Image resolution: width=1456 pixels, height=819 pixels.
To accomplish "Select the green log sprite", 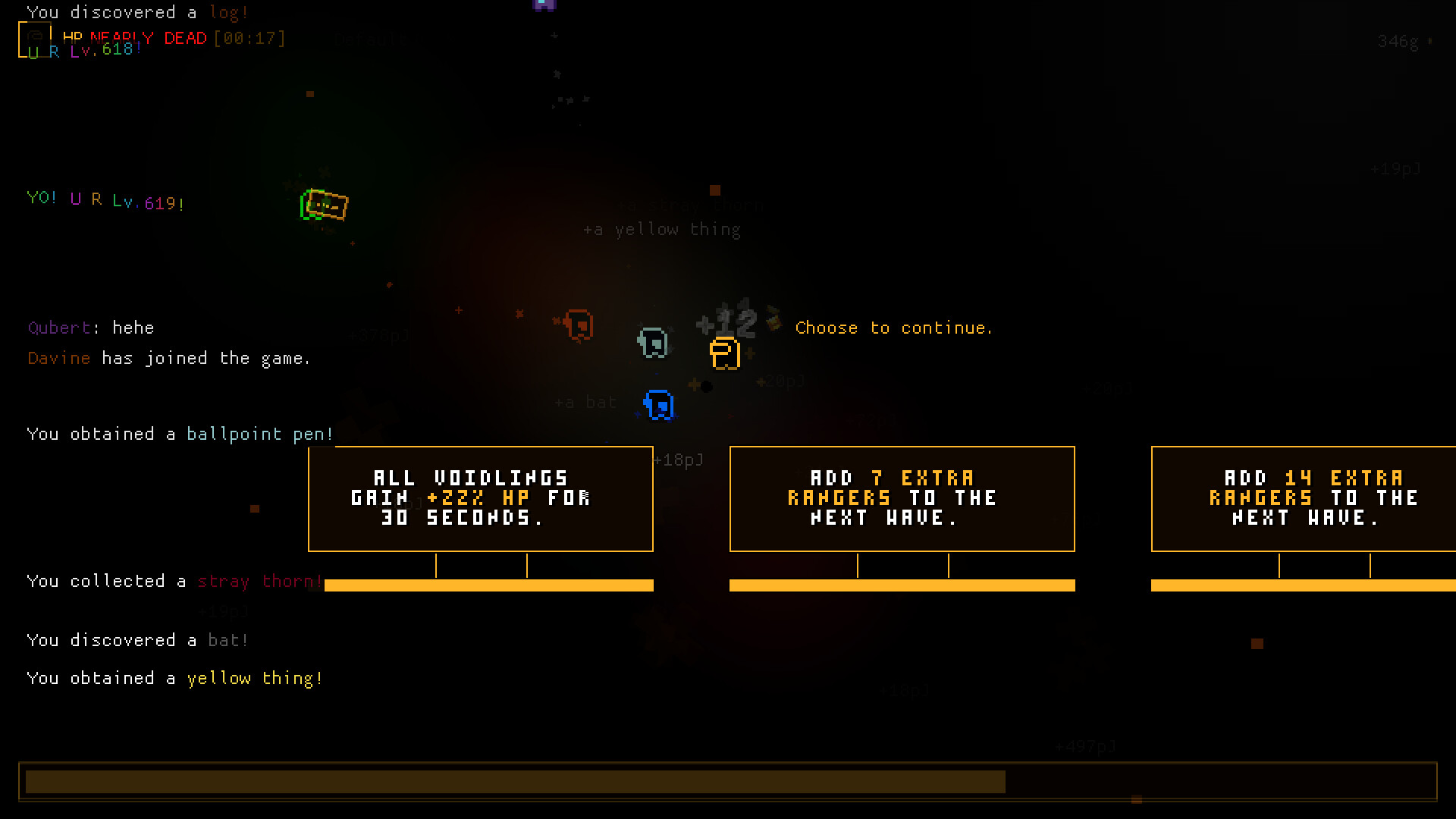I will coord(325,205).
